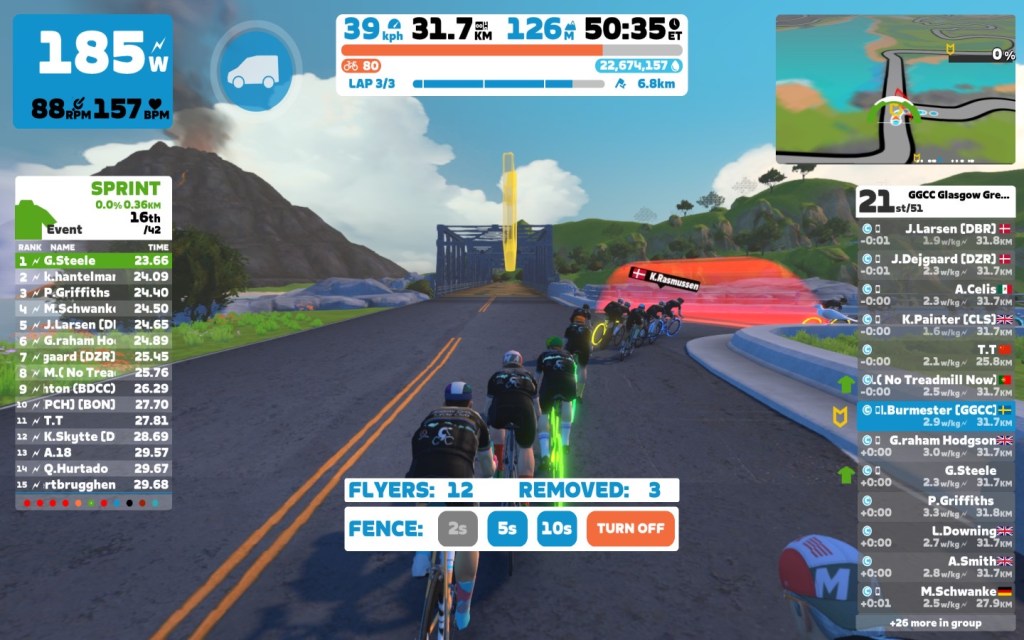The height and width of the screenshot is (640, 1024).
Task: Expand the +26 more in group row
Action: tap(936, 621)
